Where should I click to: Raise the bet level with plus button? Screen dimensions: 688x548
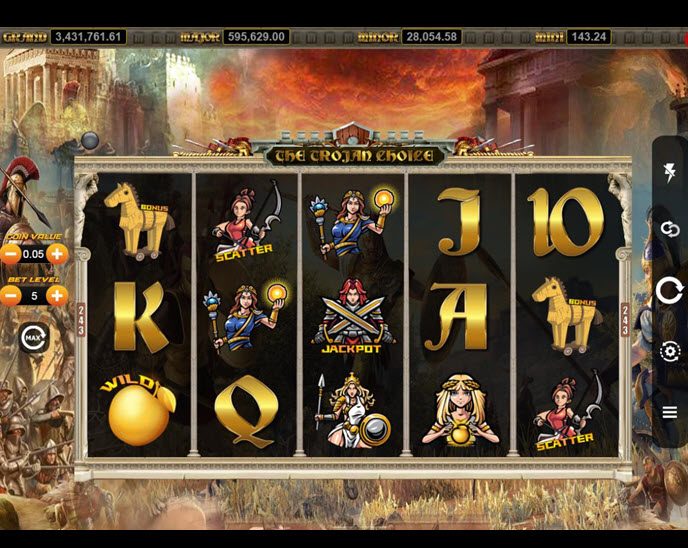pos(57,295)
